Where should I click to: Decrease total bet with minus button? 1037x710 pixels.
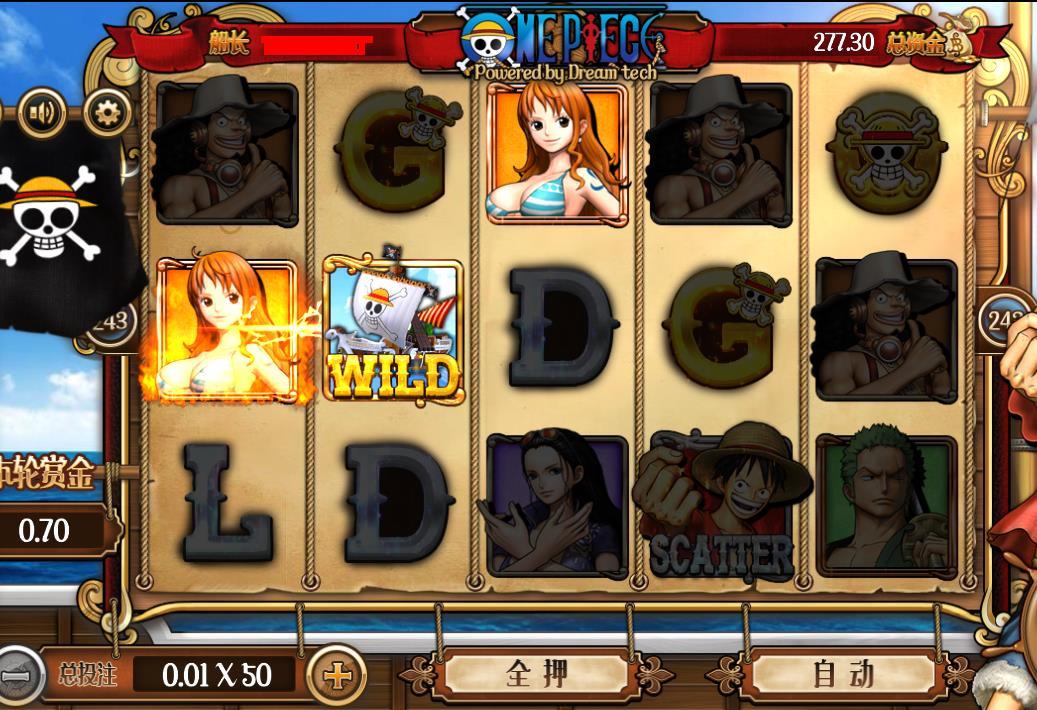[17, 675]
